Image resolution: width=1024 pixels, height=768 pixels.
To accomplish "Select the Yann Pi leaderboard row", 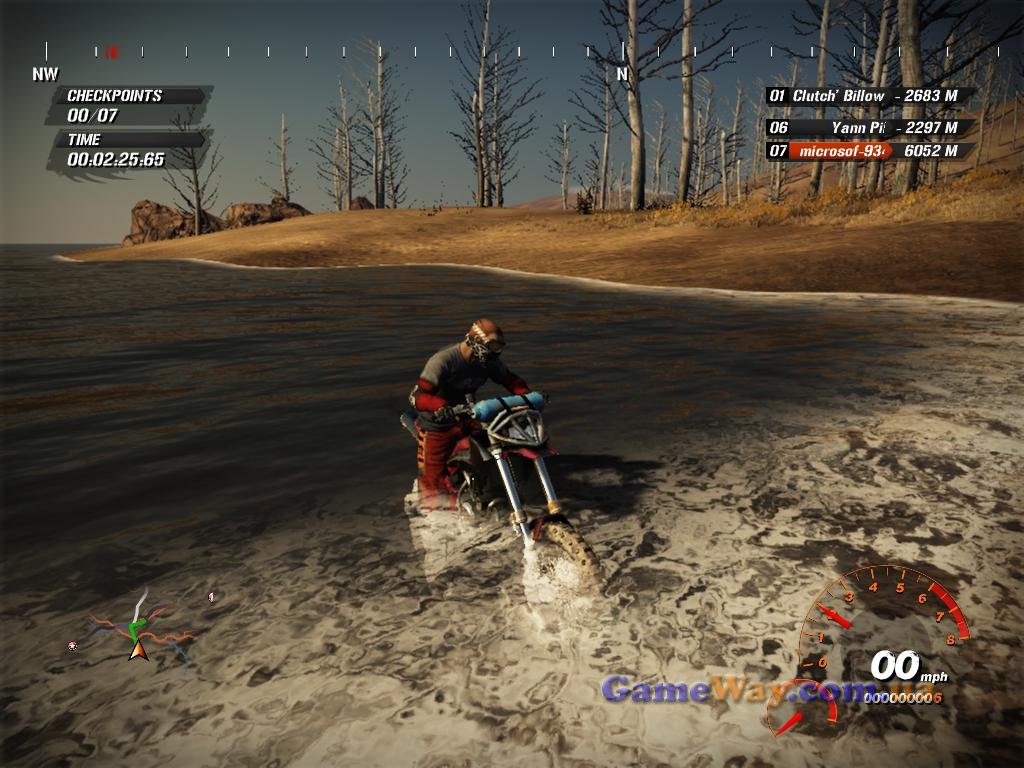I will click(869, 128).
